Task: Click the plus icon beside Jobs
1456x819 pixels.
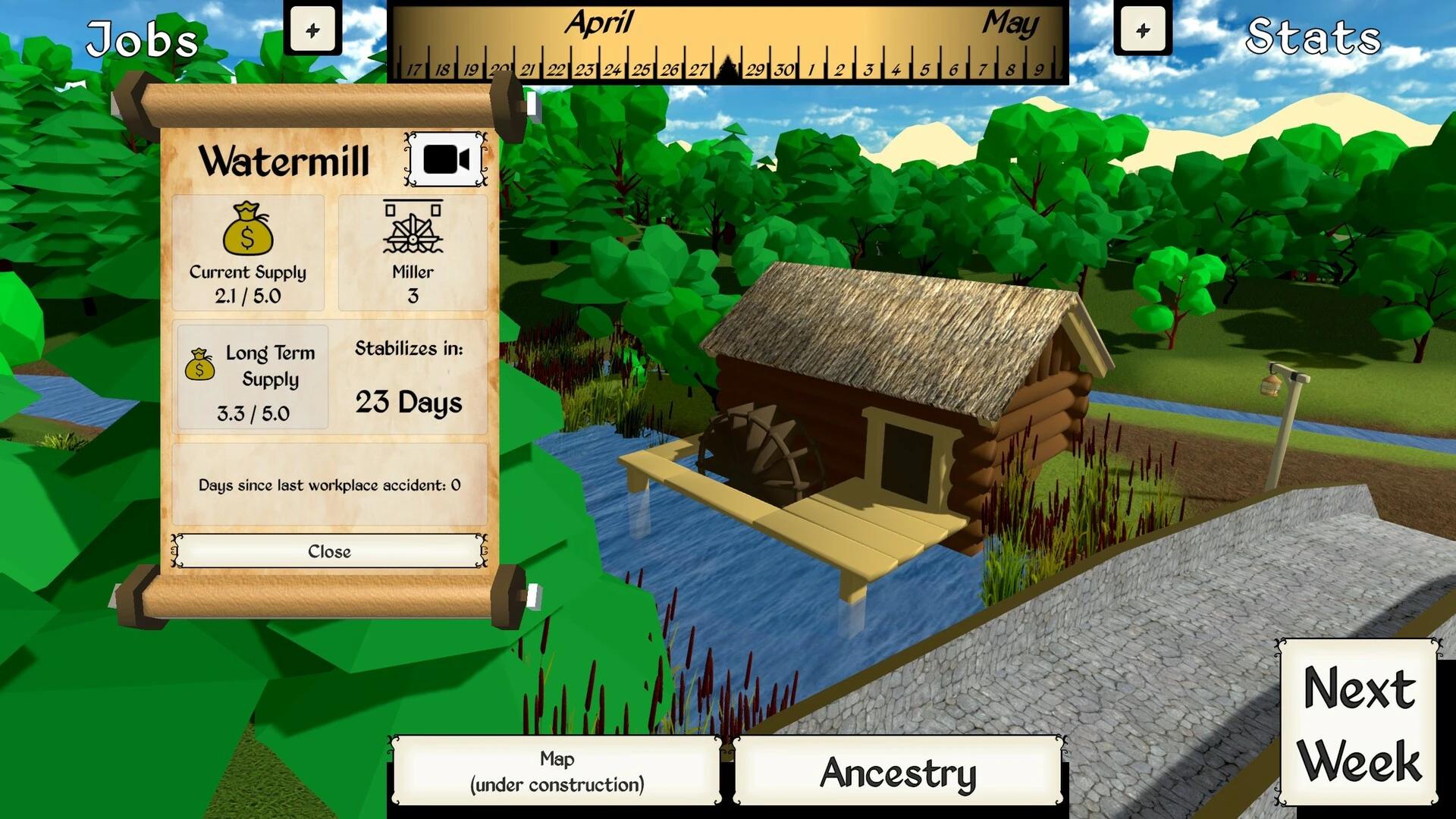Action: 313,29
